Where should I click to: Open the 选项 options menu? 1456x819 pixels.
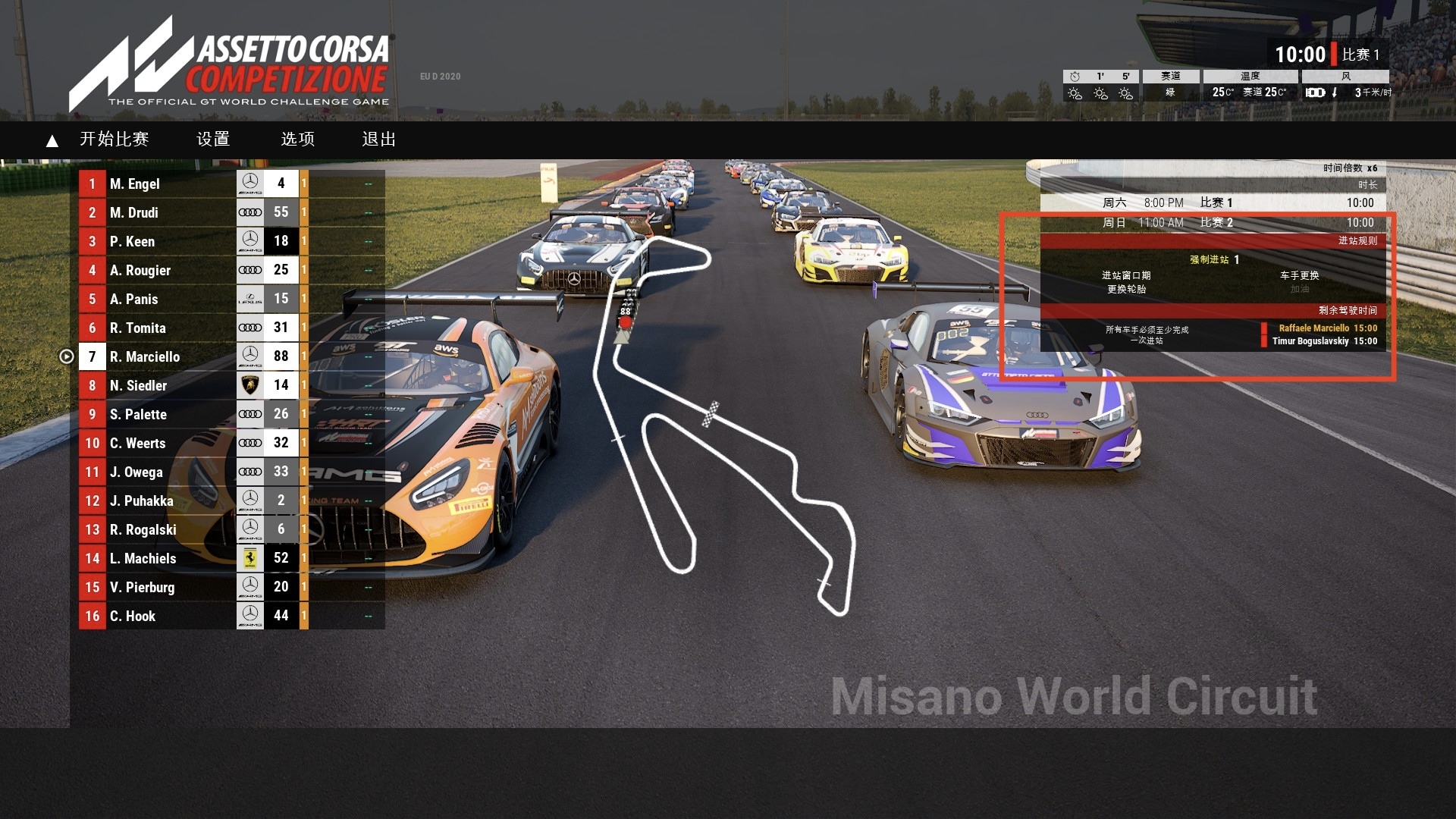[x=298, y=140]
